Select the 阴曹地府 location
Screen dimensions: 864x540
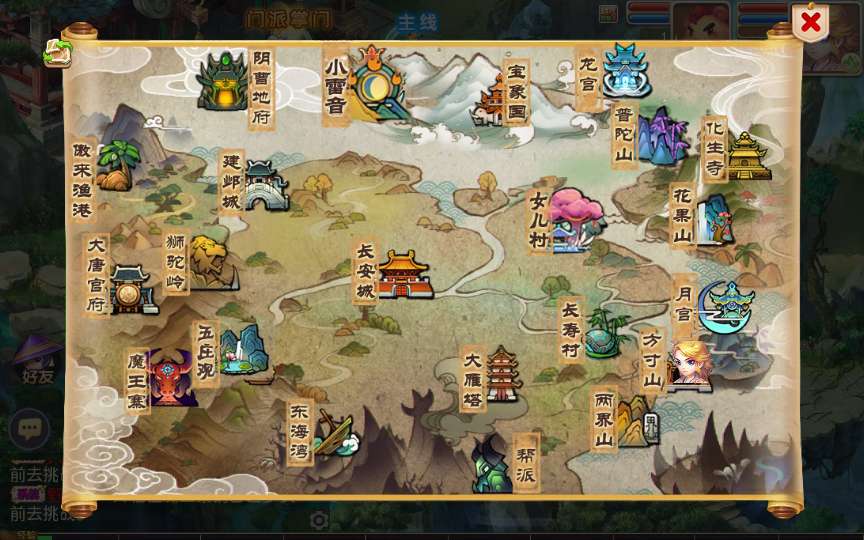click(x=222, y=82)
